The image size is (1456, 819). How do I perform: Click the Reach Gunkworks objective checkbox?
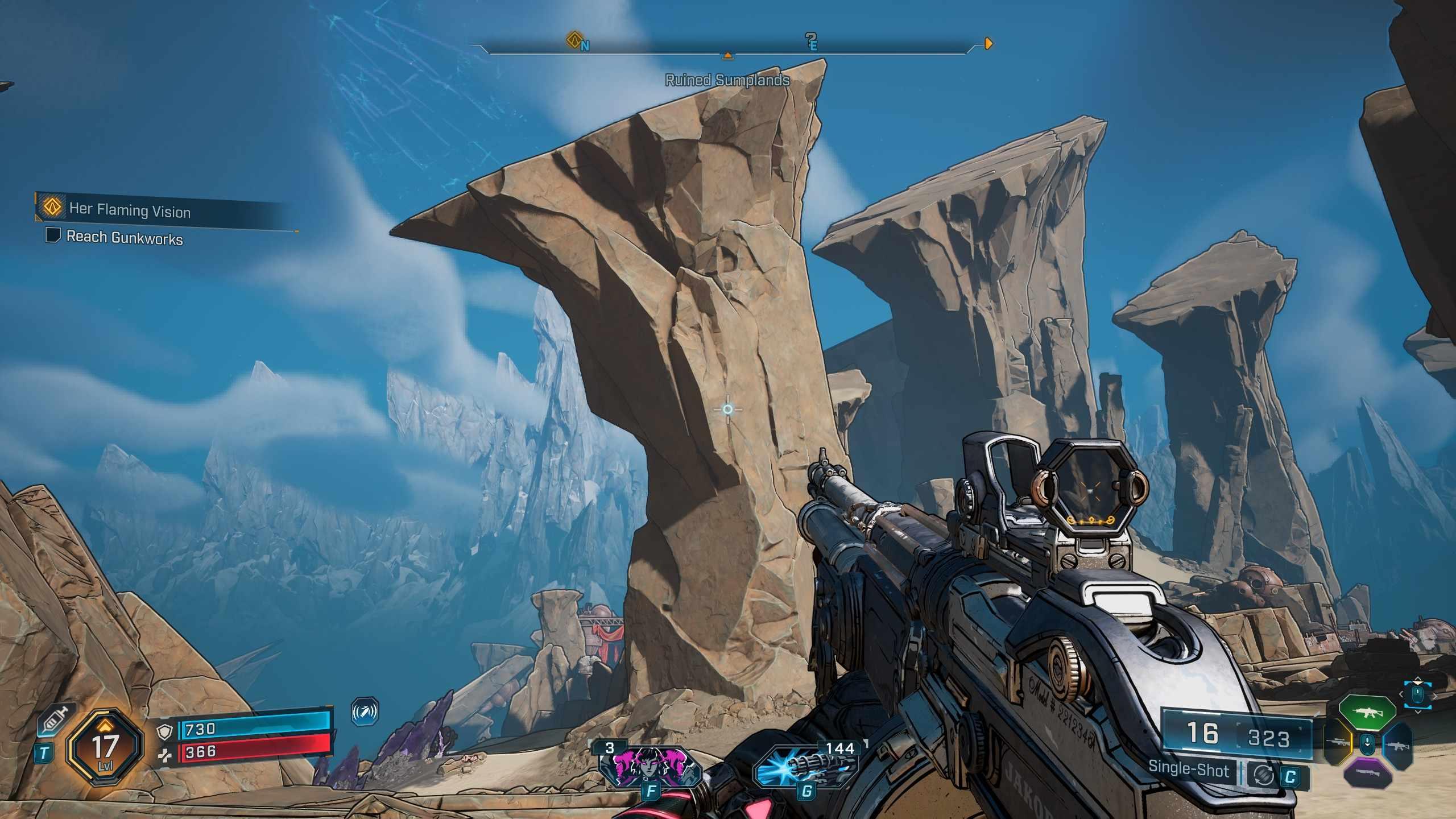[53, 234]
